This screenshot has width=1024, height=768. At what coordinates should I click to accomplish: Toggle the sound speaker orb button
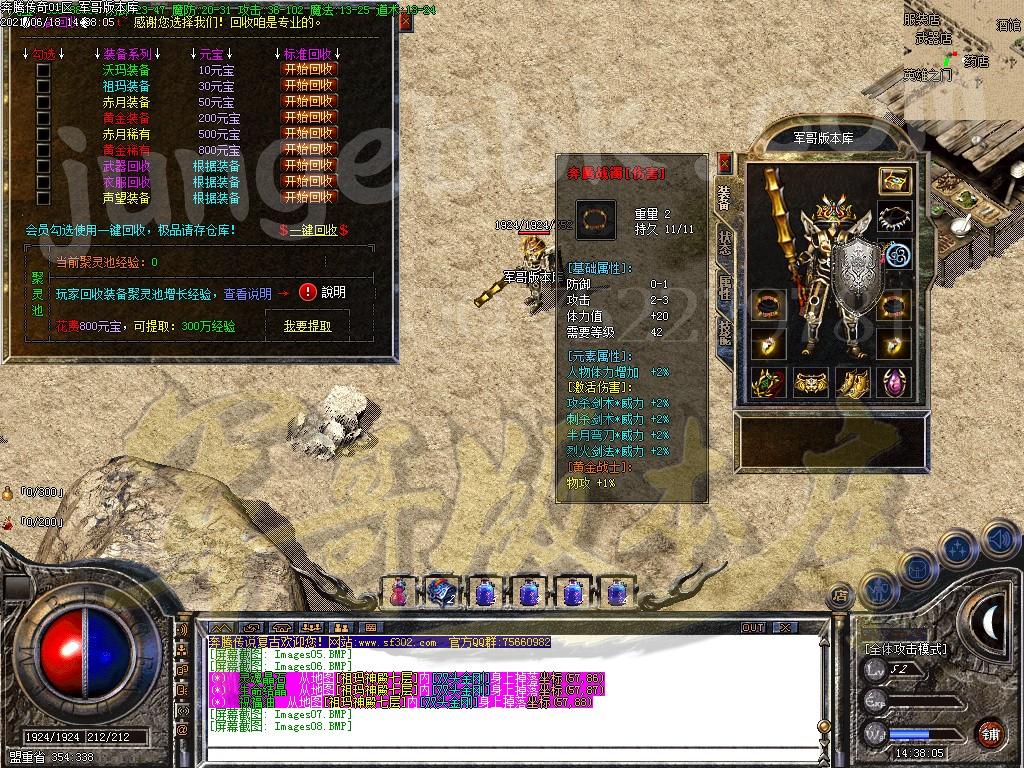[x=1000, y=540]
